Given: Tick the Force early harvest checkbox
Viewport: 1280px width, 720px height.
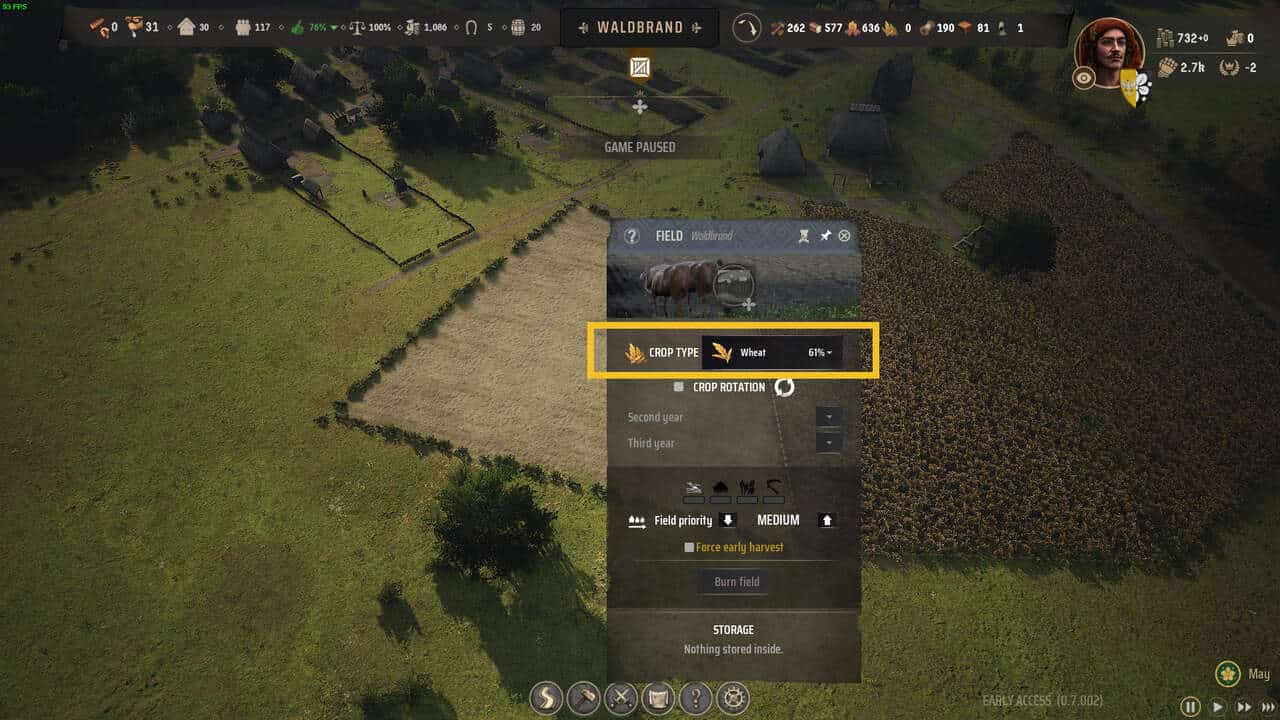Looking at the screenshot, I should click(689, 547).
